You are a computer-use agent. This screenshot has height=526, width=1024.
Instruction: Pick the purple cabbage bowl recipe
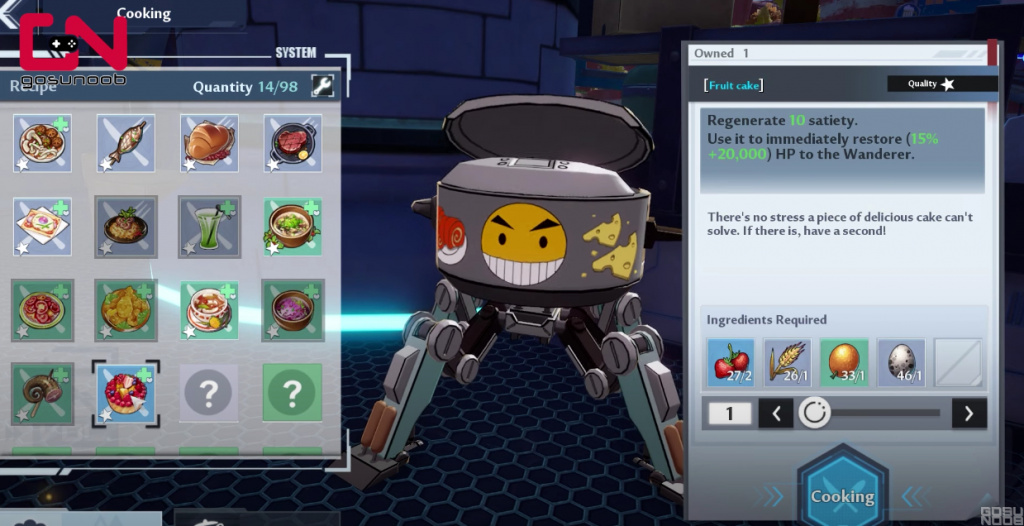(292, 309)
